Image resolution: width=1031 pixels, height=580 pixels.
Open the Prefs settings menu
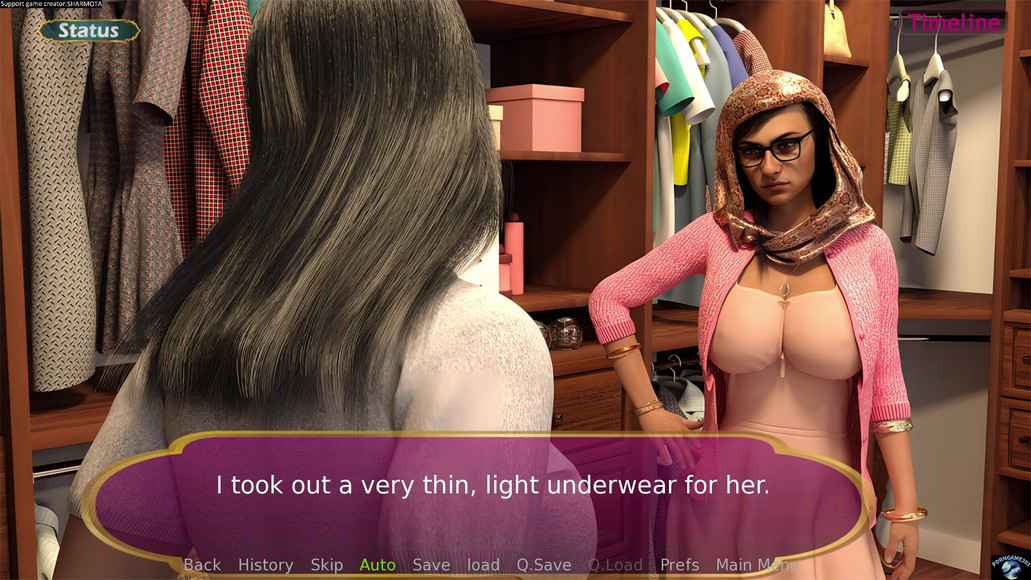click(x=680, y=565)
